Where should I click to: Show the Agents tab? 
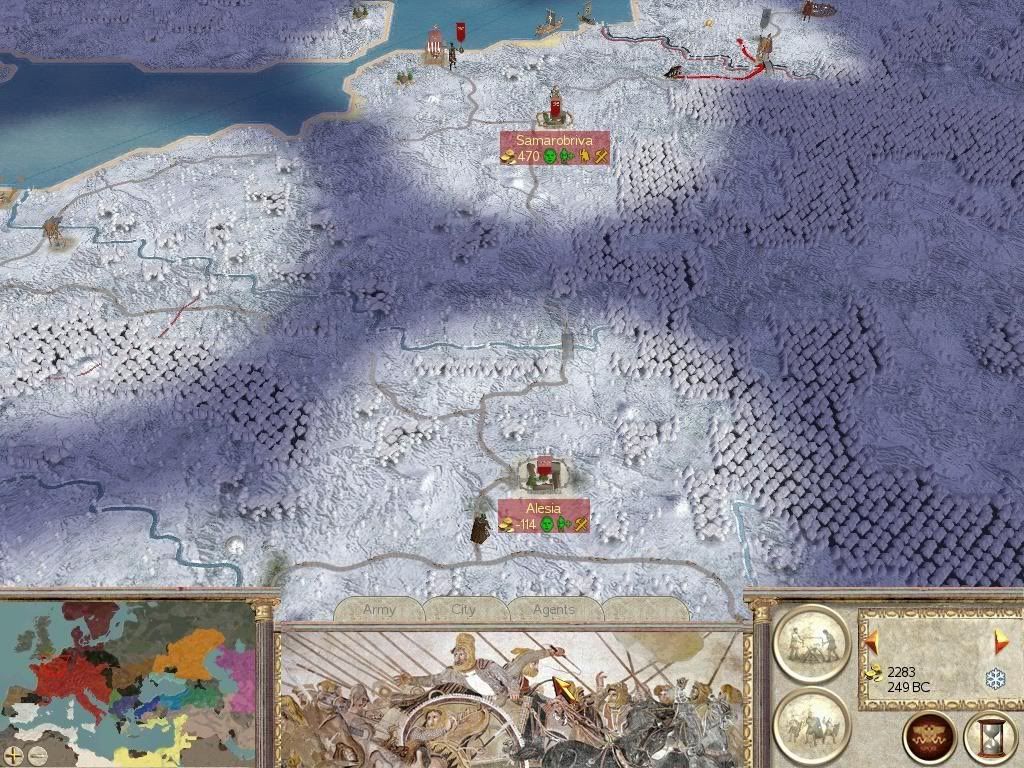pyautogui.click(x=553, y=609)
